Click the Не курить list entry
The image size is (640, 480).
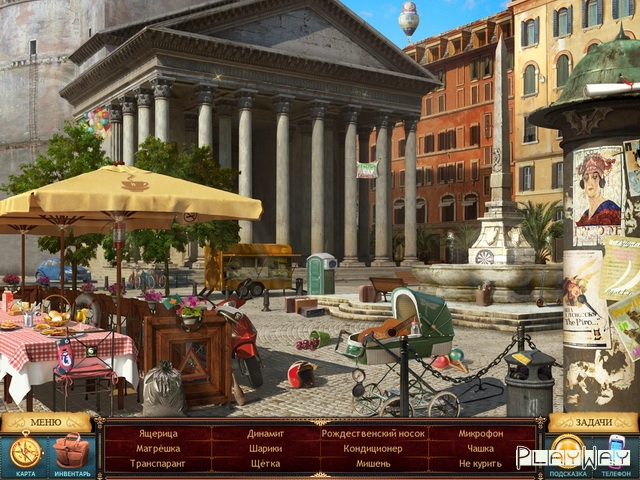click(x=480, y=464)
